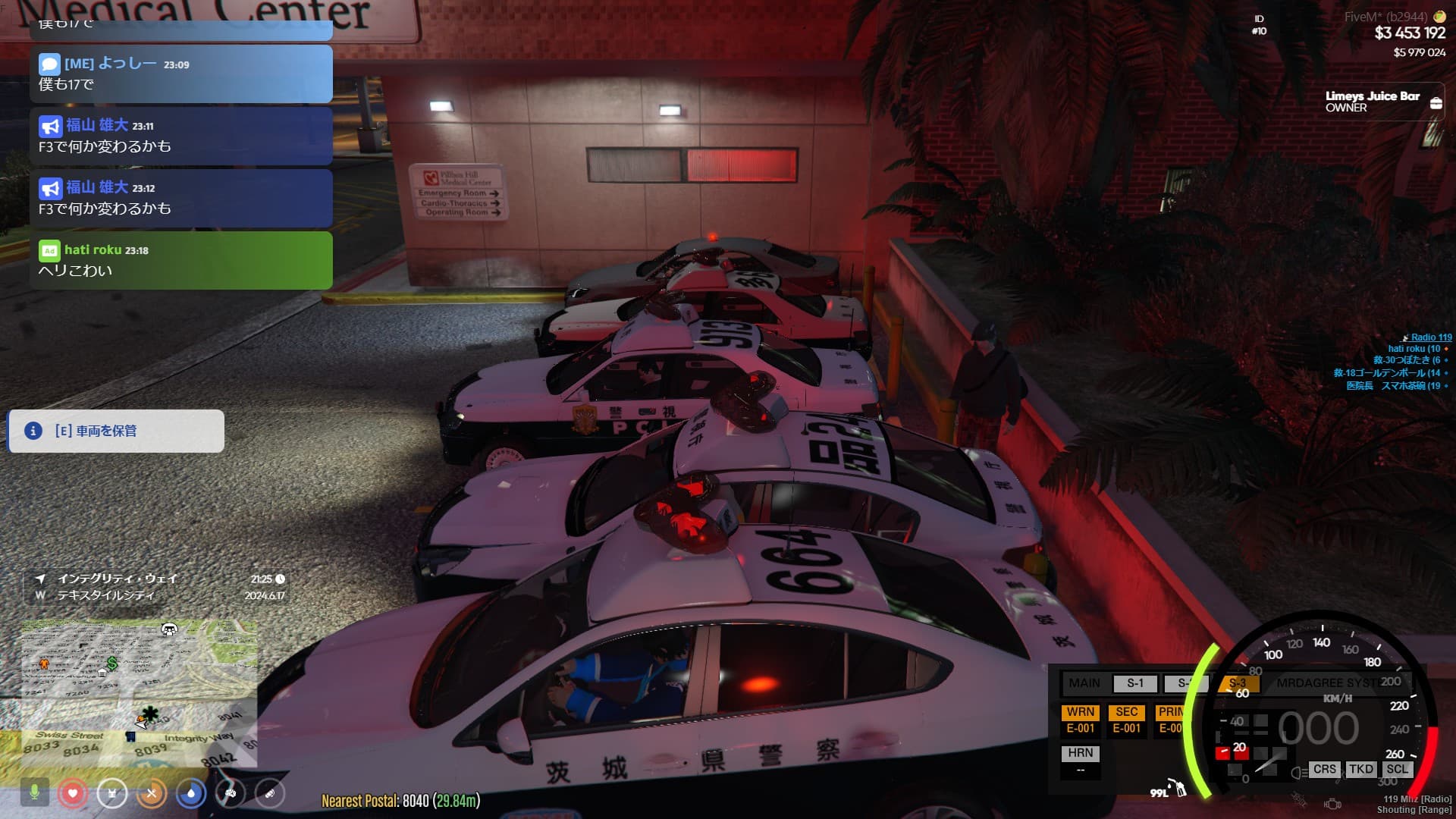This screenshot has width=1456, height=819.
Task: Click the Limeys Juice Bar job briefcase icon
Action: pos(1436,103)
